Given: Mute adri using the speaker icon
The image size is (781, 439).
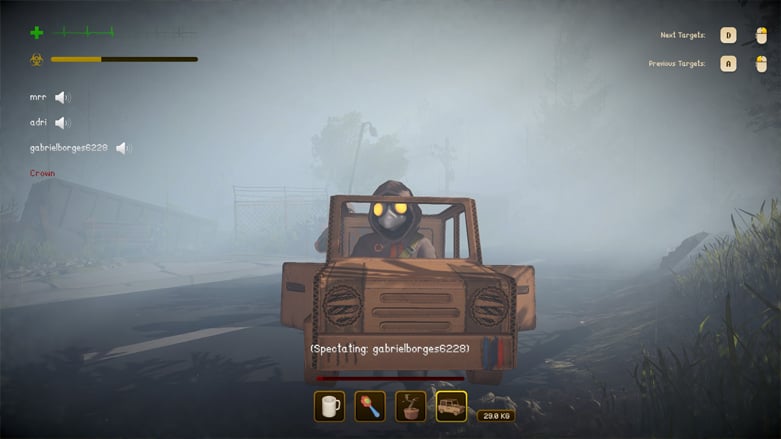Looking at the screenshot, I should point(62,123).
